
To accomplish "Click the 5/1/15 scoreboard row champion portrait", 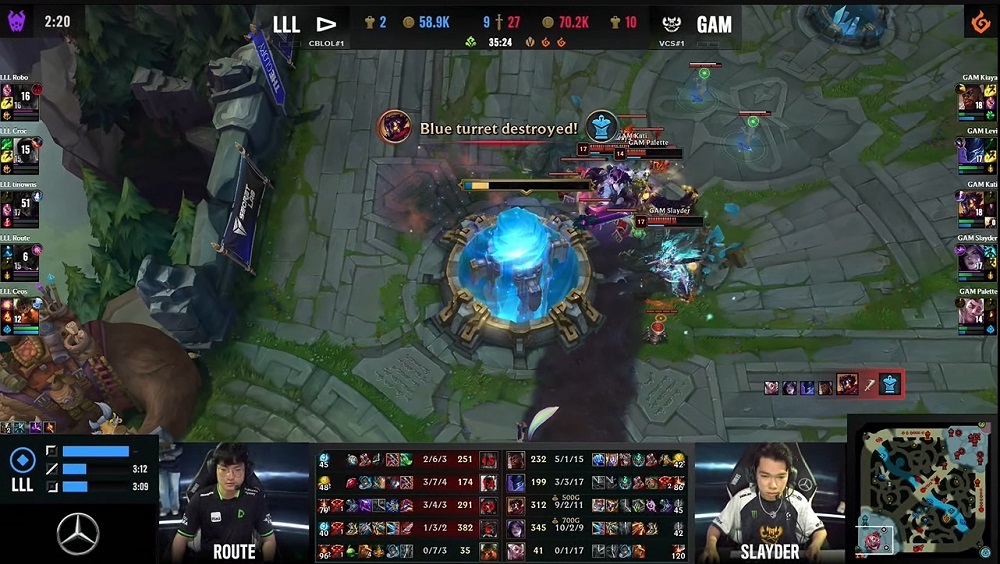I will [516, 460].
